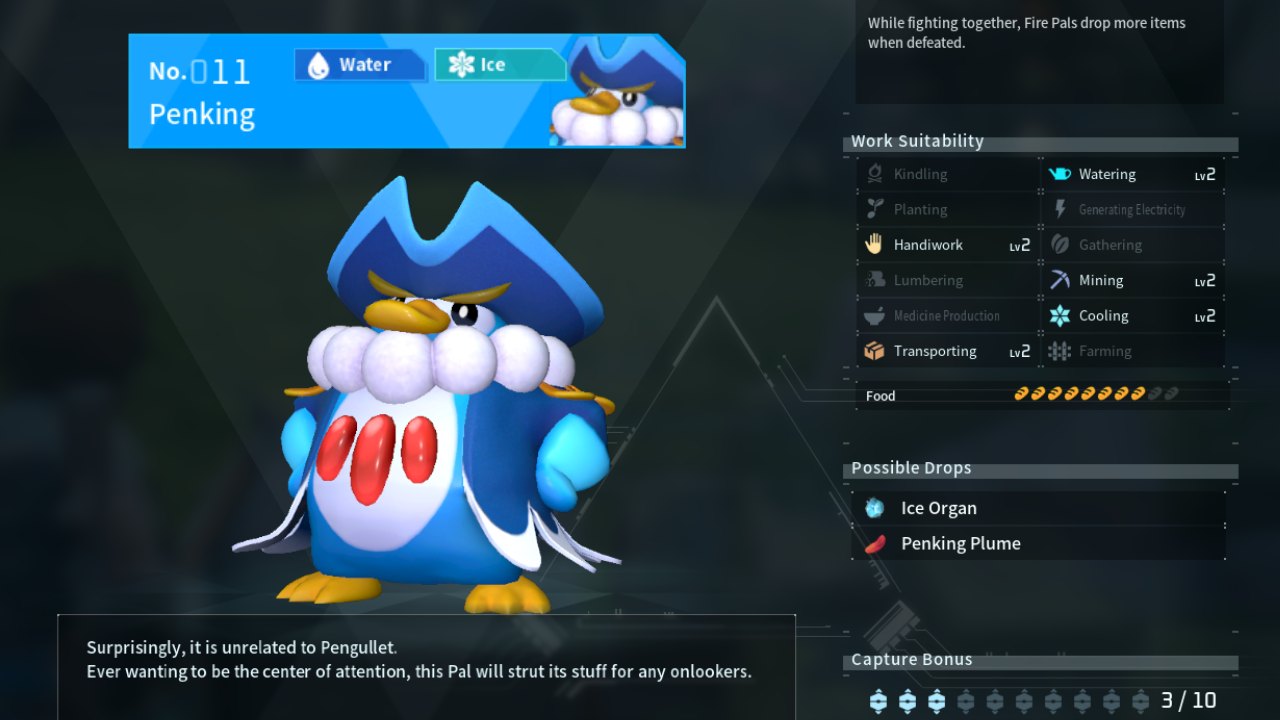Screen dimensions: 1280x720
Task: Click the Penking name label
Action: click(x=202, y=114)
